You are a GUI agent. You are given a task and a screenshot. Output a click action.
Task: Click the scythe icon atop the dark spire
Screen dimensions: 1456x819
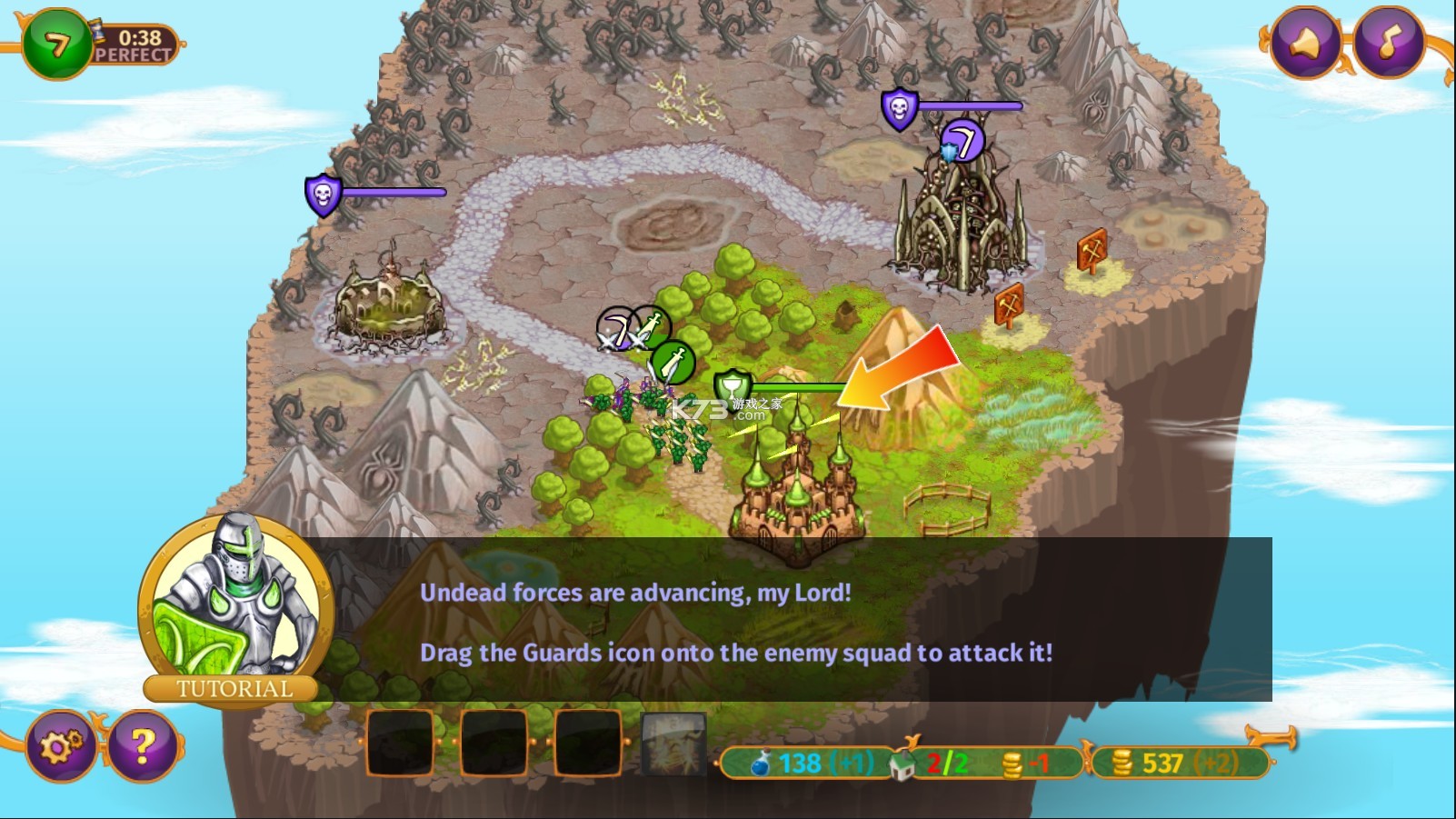(962, 141)
